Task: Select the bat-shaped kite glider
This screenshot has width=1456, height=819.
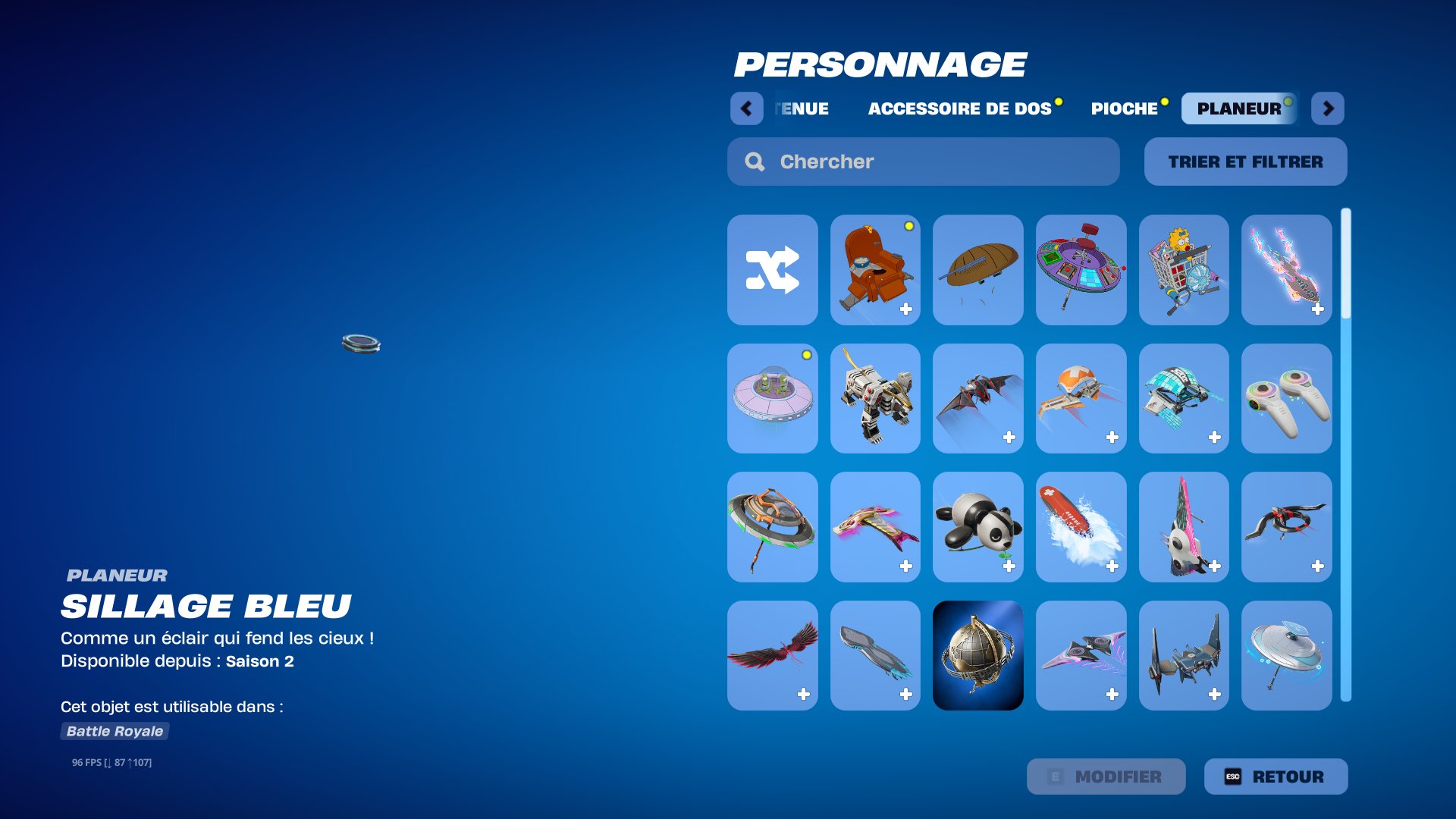Action: pos(977,398)
